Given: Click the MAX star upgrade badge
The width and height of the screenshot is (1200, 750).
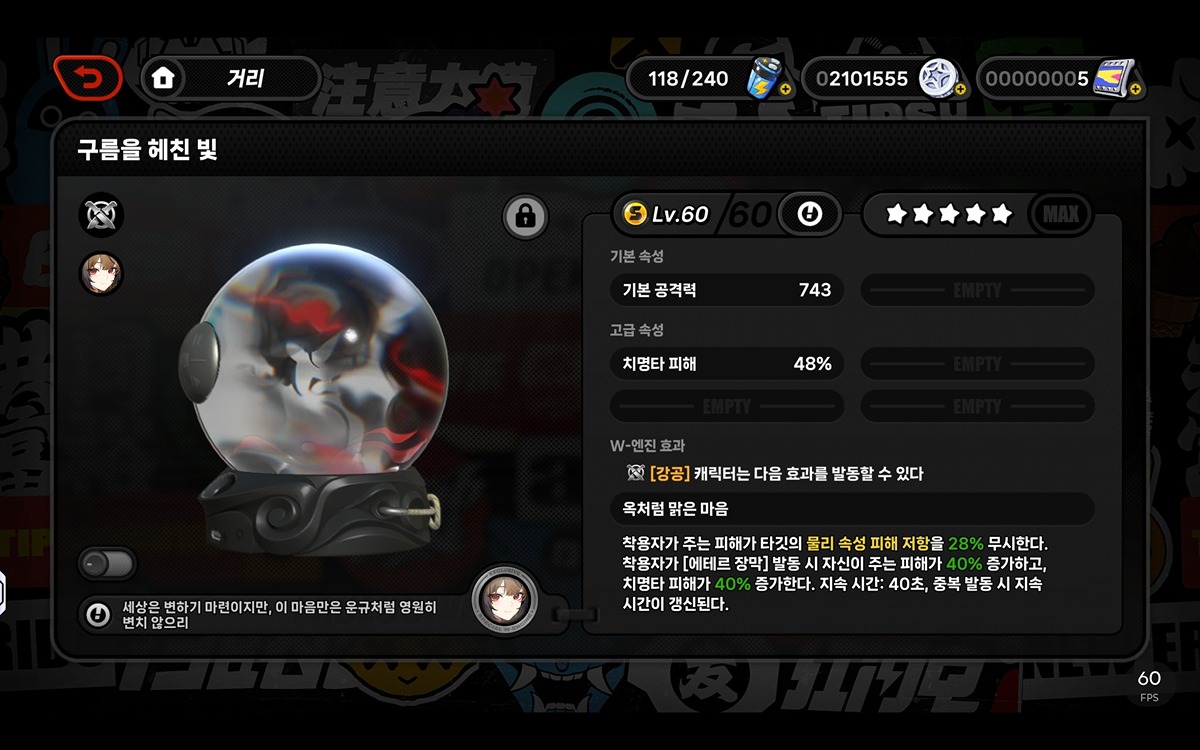Looking at the screenshot, I should tap(1060, 214).
